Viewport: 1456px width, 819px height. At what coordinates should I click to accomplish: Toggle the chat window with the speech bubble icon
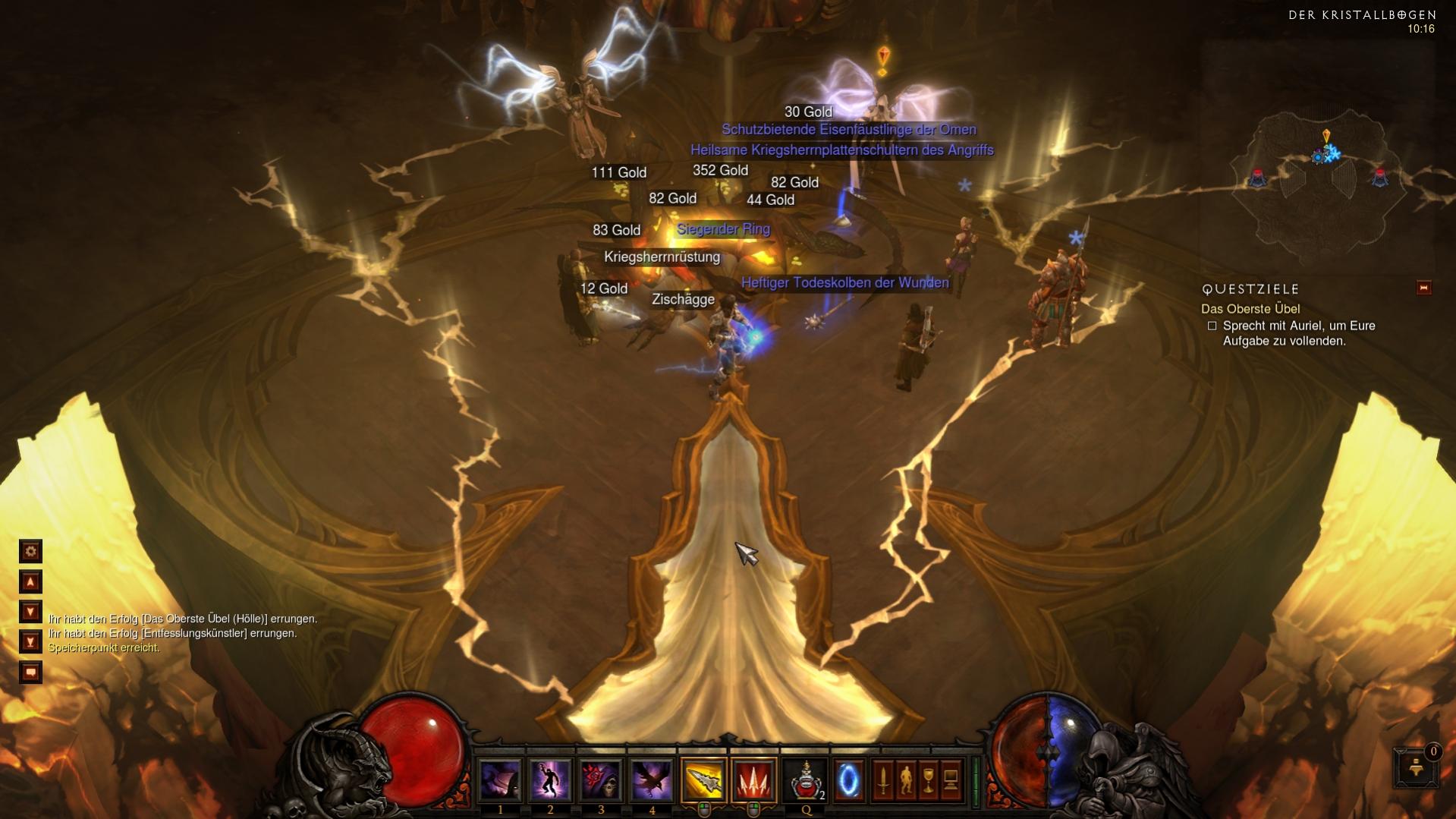tap(30, 672)
